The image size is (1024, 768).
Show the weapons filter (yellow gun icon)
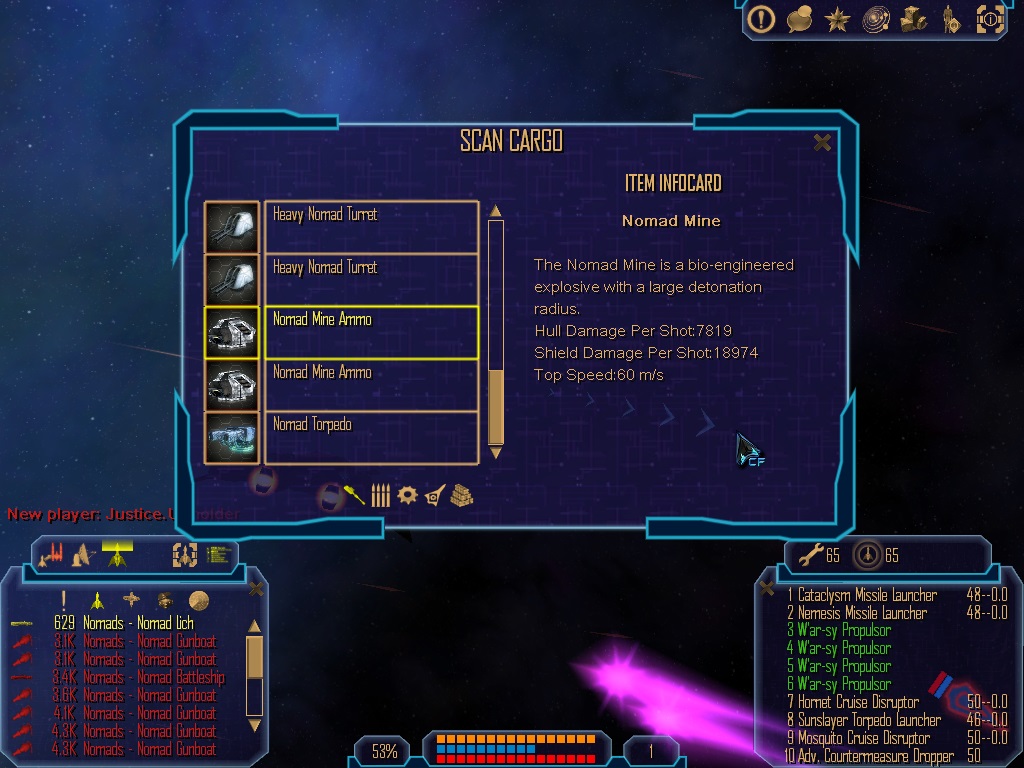(355, 494)
